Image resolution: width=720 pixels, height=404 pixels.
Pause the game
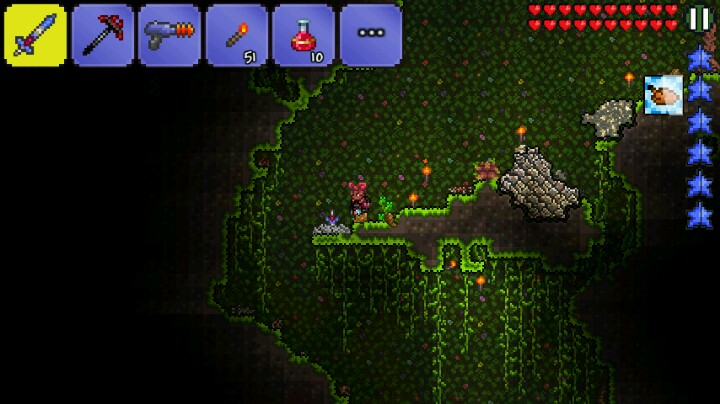(699, 18)
